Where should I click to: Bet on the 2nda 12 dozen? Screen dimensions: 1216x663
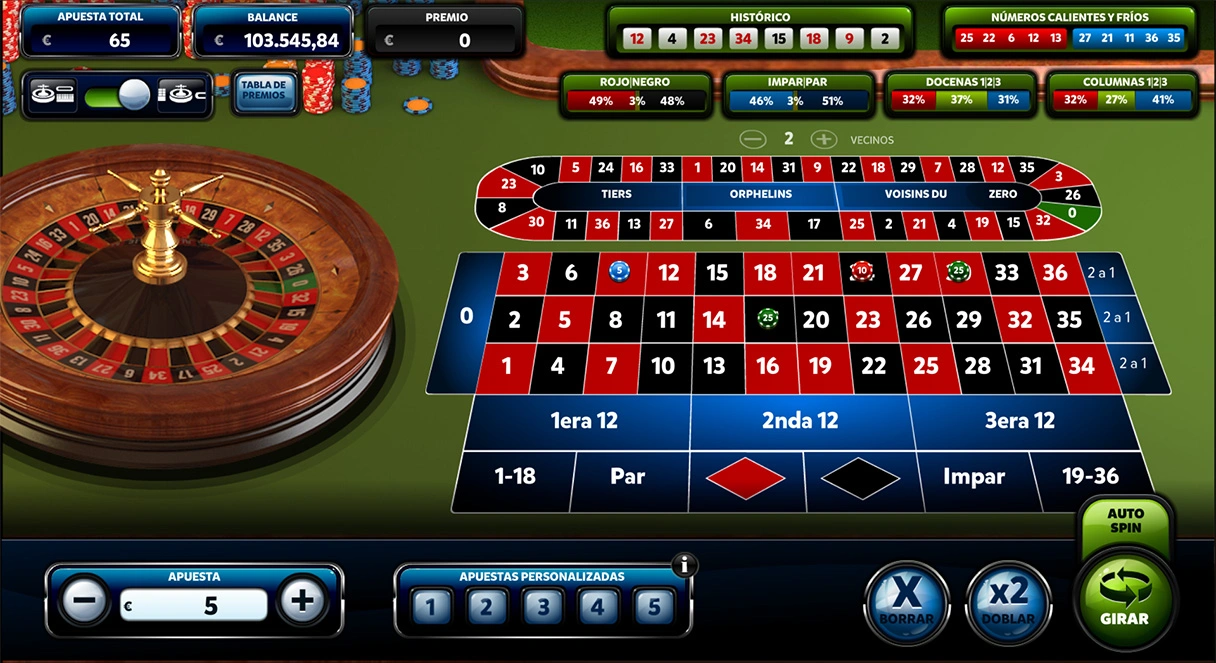(800, 421)
